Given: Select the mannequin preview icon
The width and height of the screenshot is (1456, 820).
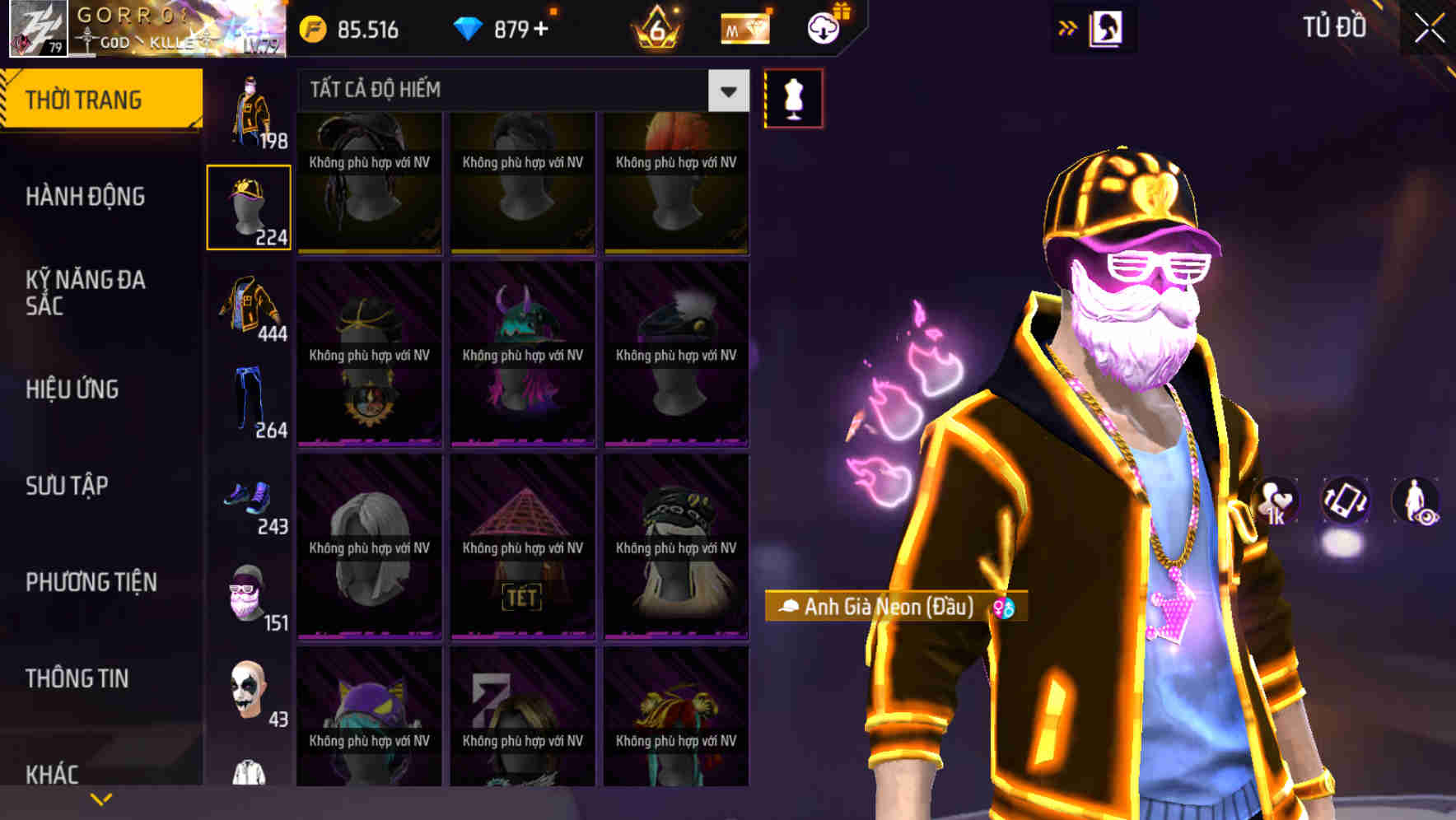Looking at the screenshot, I should pos(793,97).
